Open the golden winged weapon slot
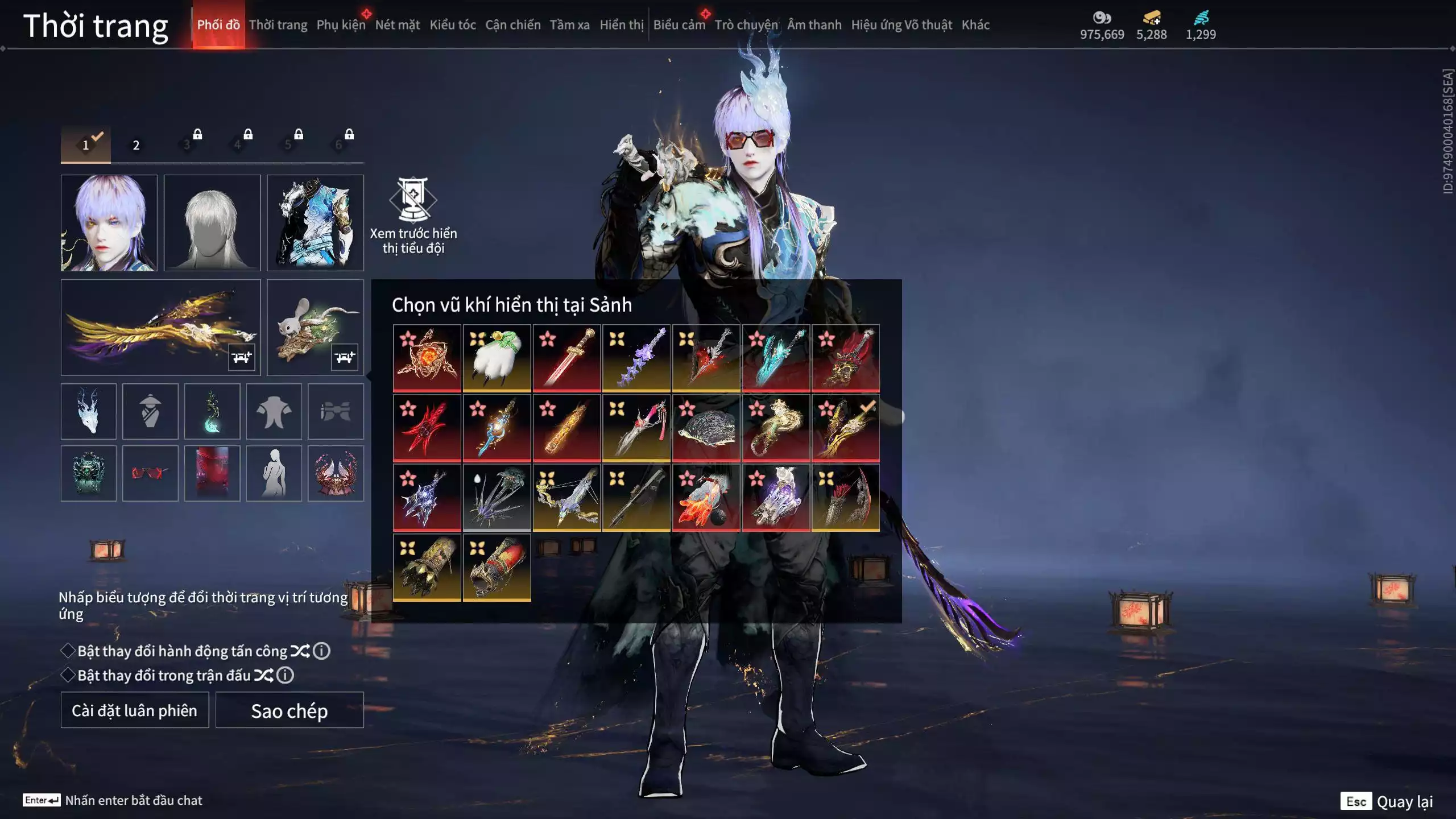 [x=160, y=327]
